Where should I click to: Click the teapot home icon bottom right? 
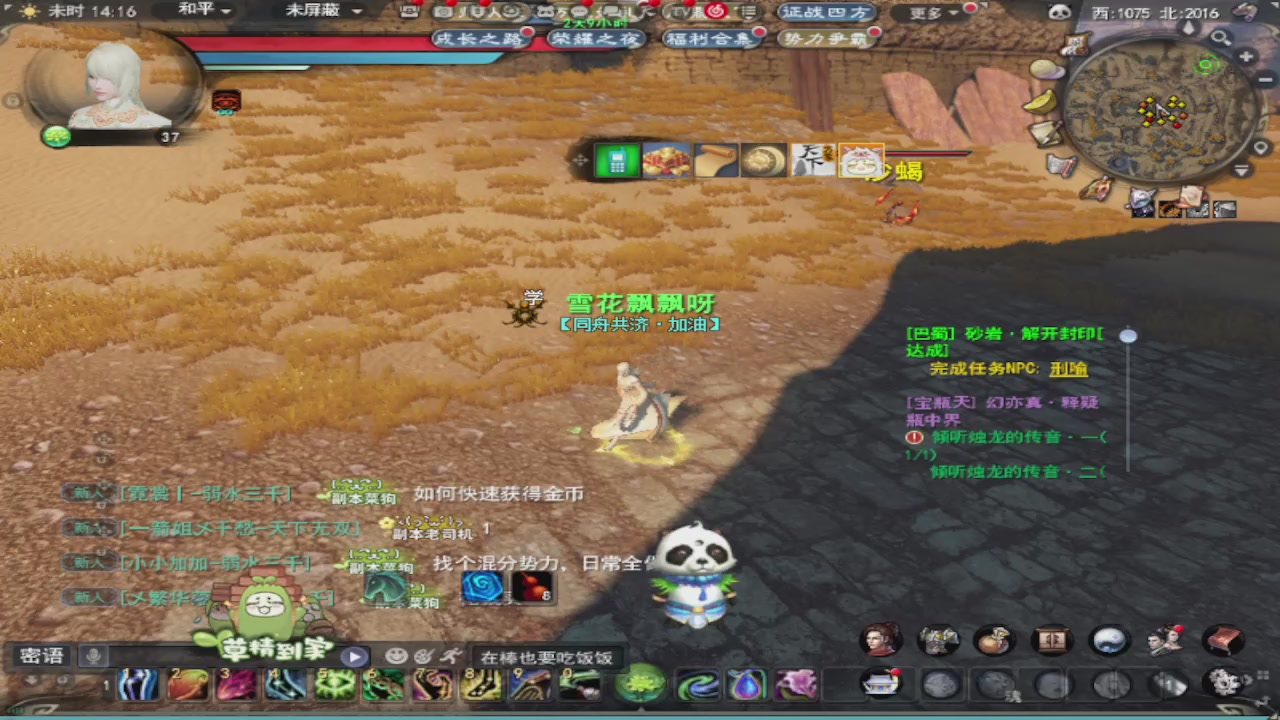coord(880,682)
